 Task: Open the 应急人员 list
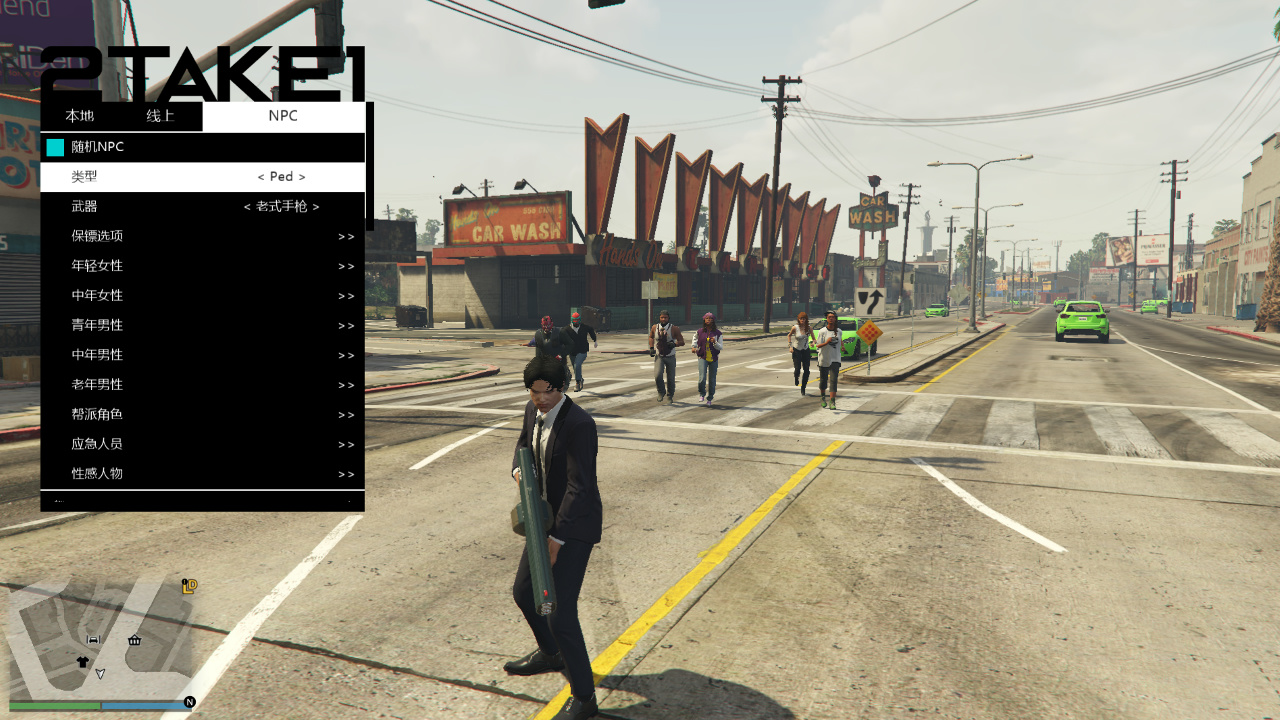(202, 444)
